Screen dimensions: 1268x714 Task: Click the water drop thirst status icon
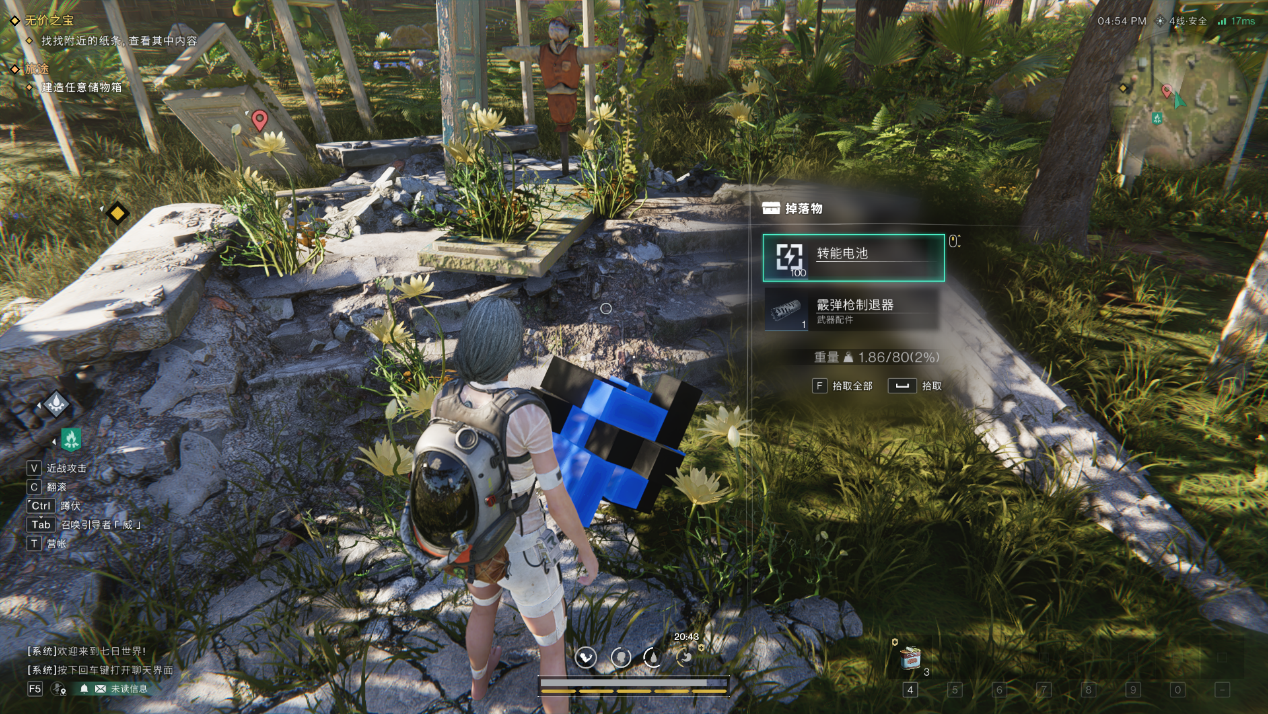652,656
